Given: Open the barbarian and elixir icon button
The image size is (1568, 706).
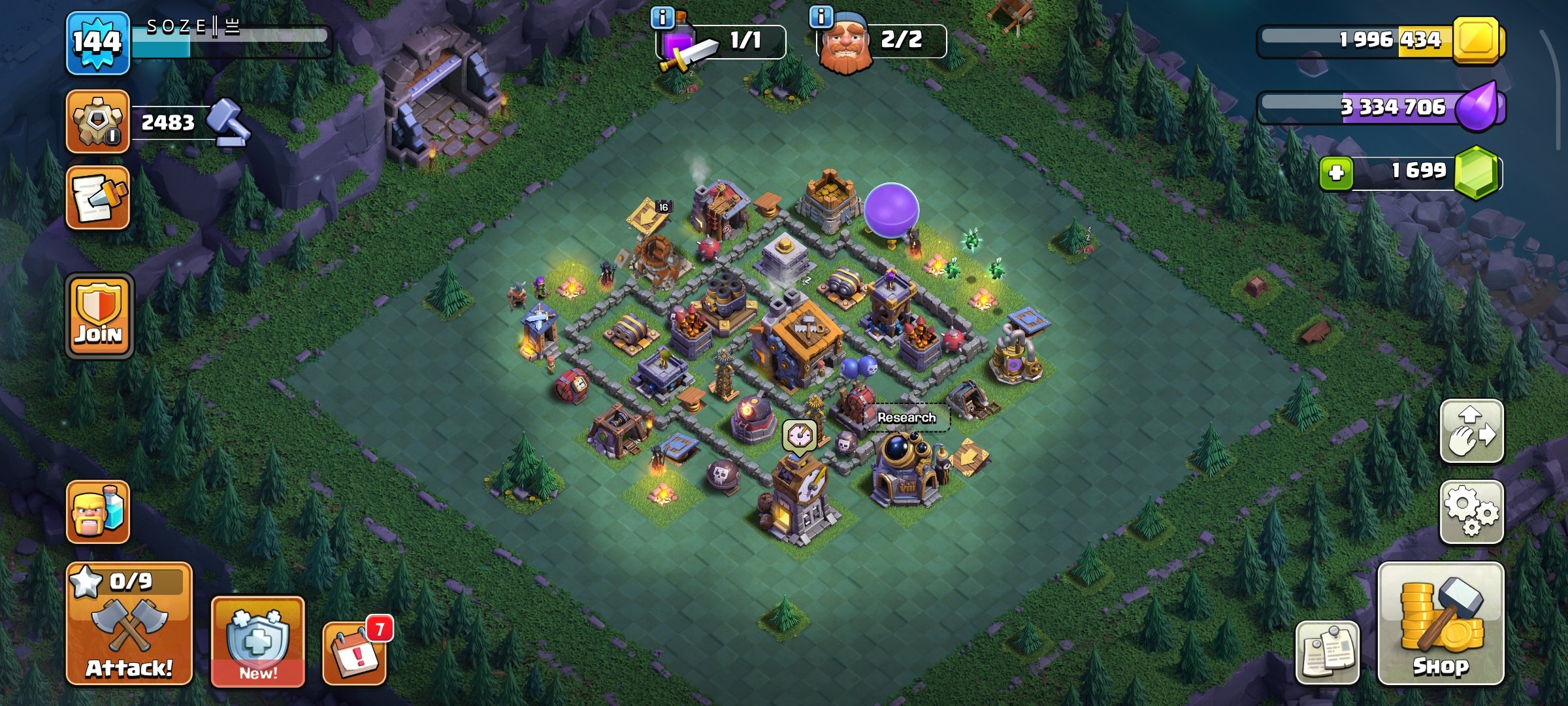Looking at the screenshot, I should 98,512.
